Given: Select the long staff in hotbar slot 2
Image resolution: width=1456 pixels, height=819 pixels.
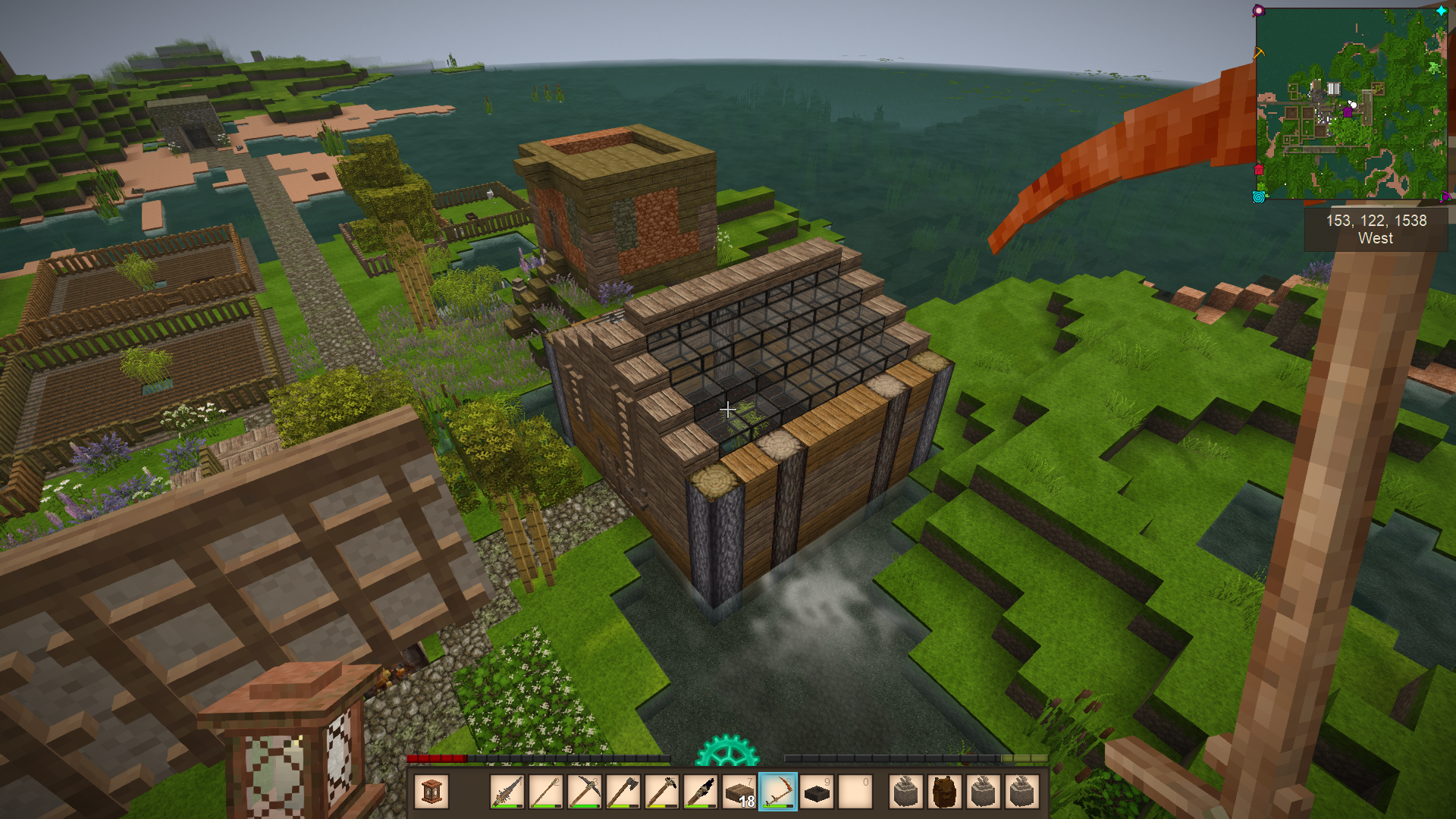Looking at the screenshot, I should (546, 792).
